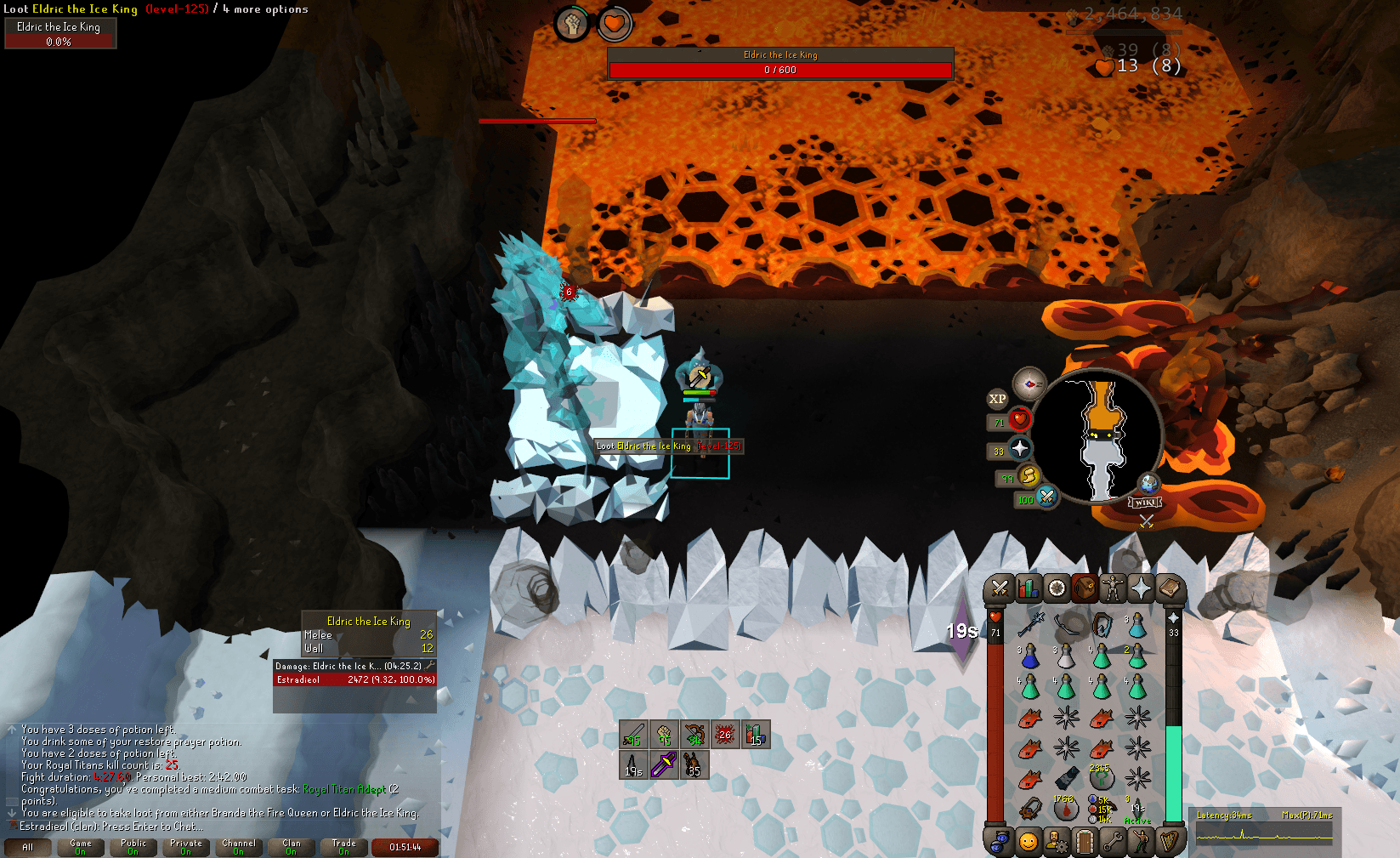
Task: Open the Emotes tab
Action: [x=1140, y=840]
